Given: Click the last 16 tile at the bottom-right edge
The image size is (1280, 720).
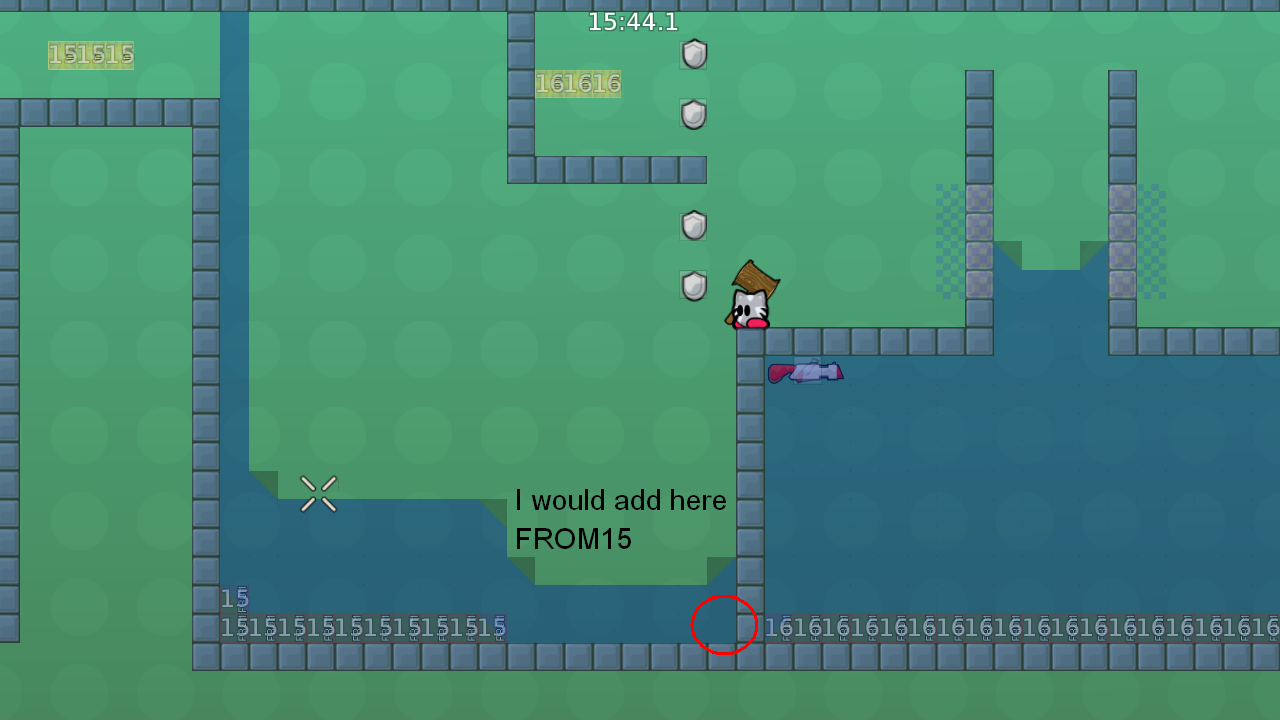Looking at the screenshot, I should pyautogui.click(x=1268, y=628).
